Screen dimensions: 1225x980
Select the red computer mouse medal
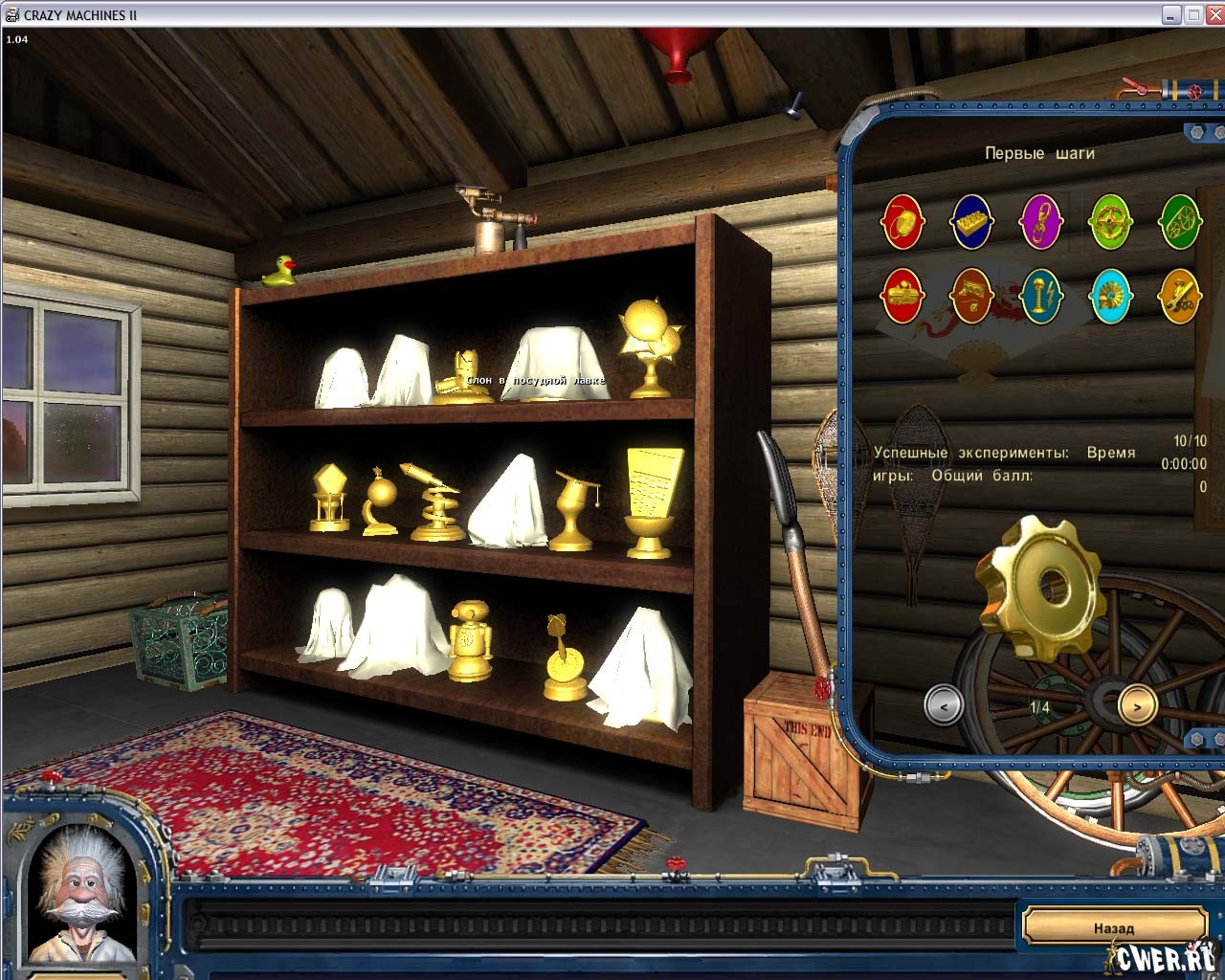pos(902,221)
